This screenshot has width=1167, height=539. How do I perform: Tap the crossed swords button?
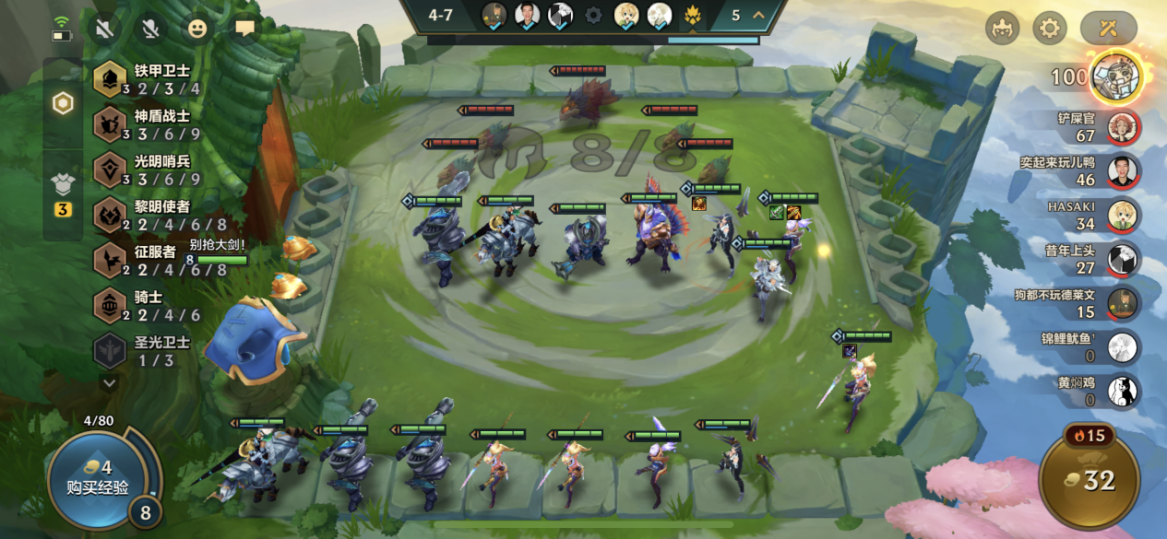[x=1107, y=28]
